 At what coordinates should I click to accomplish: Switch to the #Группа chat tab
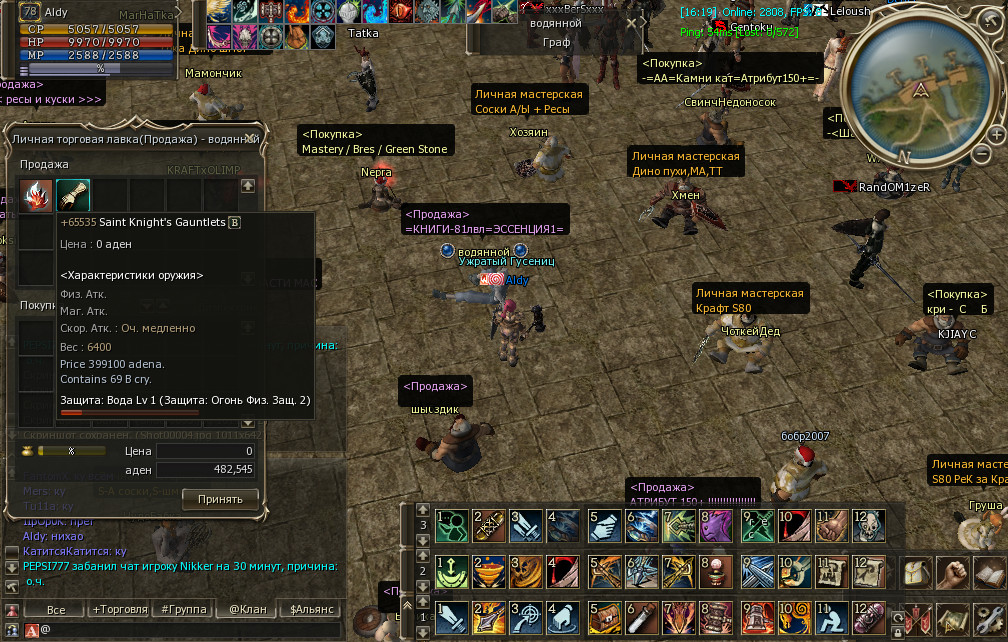[181, 609]
